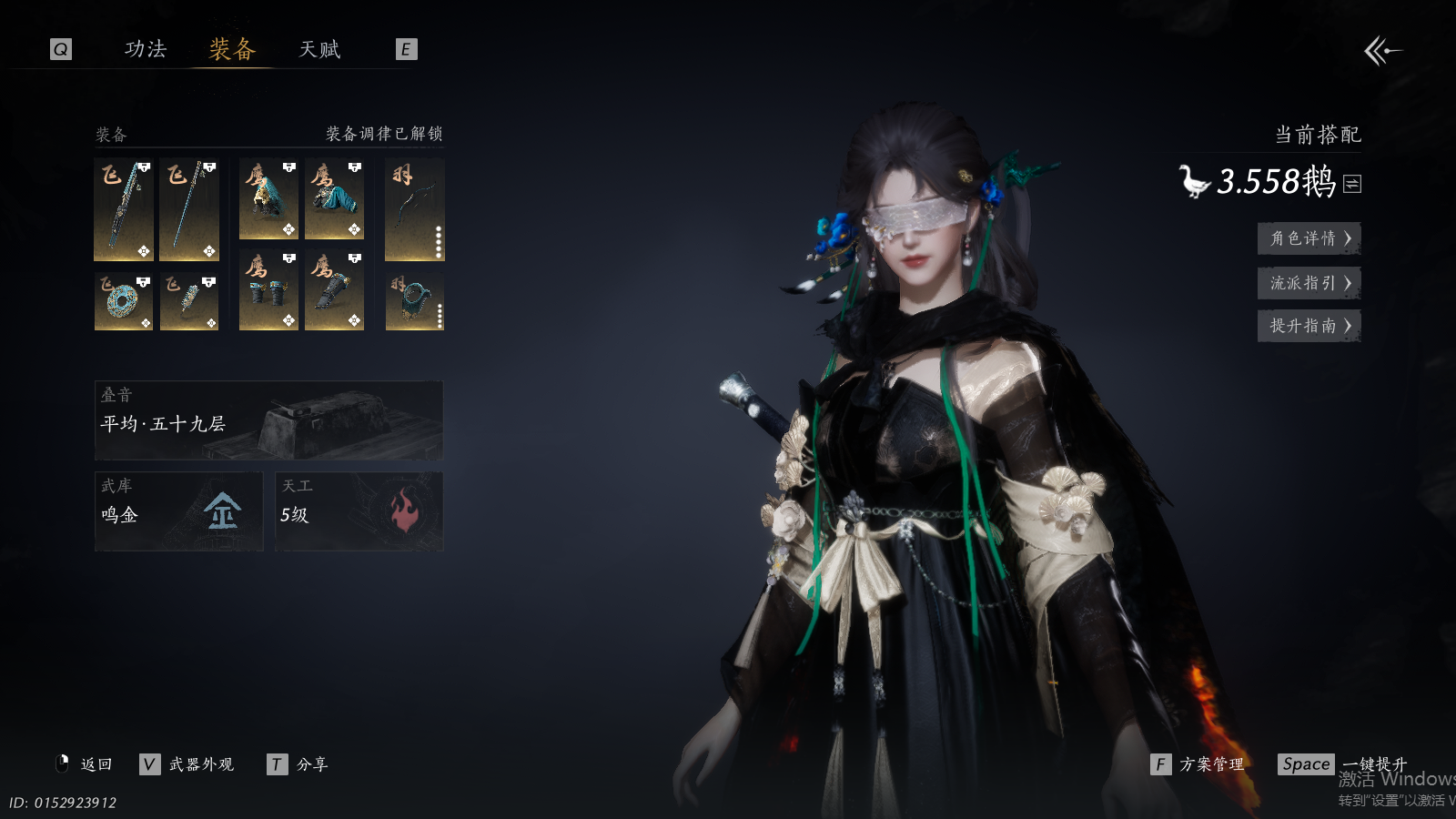The image size is (1456, 819).
Task: Click the back arrow at top right
Action: point(1382,51)
